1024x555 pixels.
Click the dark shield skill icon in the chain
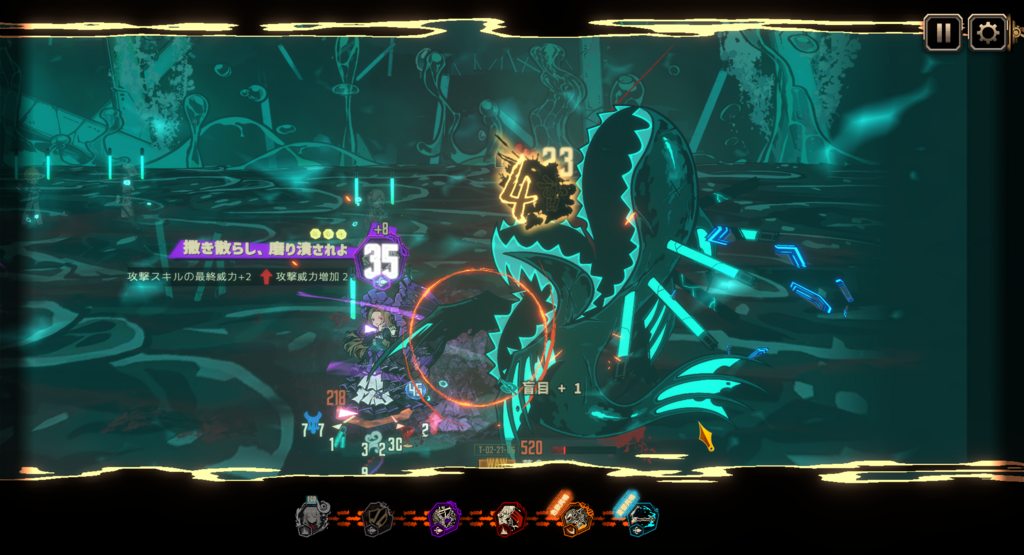click(377, 518)
